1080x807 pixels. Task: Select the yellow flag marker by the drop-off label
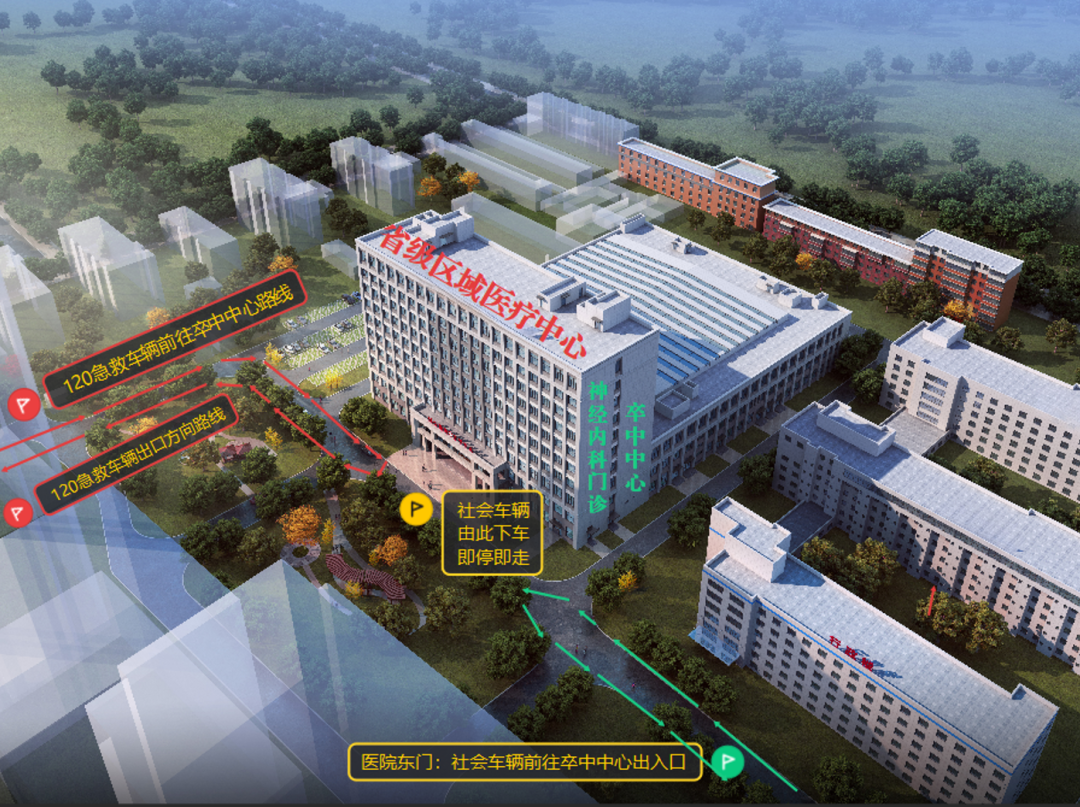click(416, 509)
